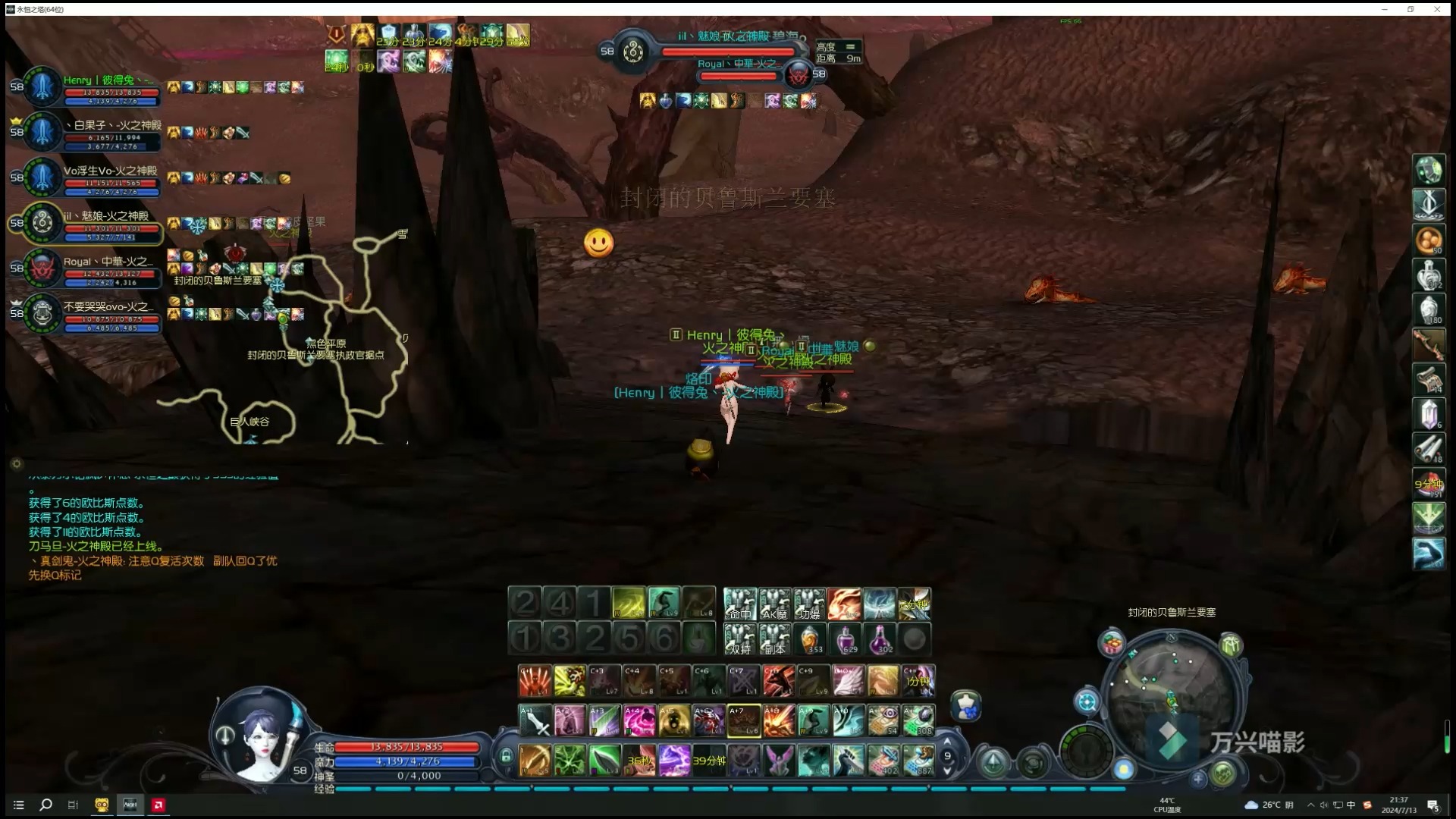Toggle the hotbar lock icon
The image size is (1456, 819).
(506, 757)
